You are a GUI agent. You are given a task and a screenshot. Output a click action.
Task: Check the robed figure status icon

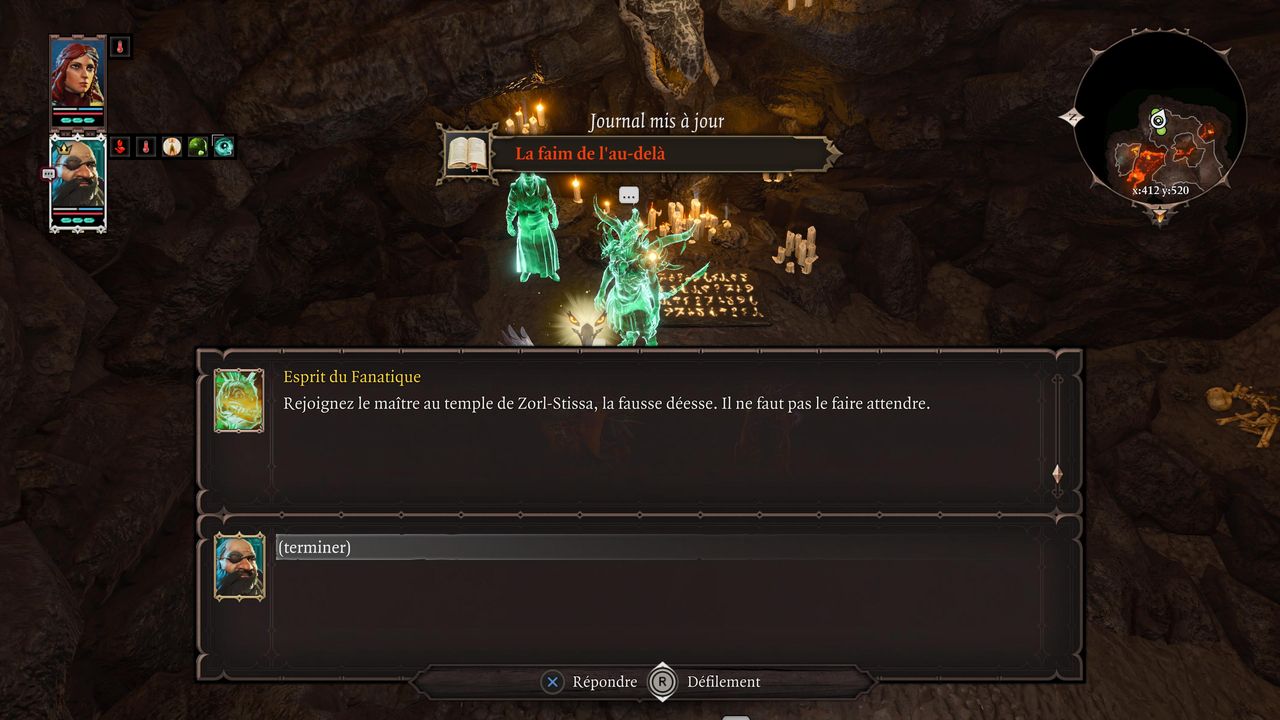[172, 147]
